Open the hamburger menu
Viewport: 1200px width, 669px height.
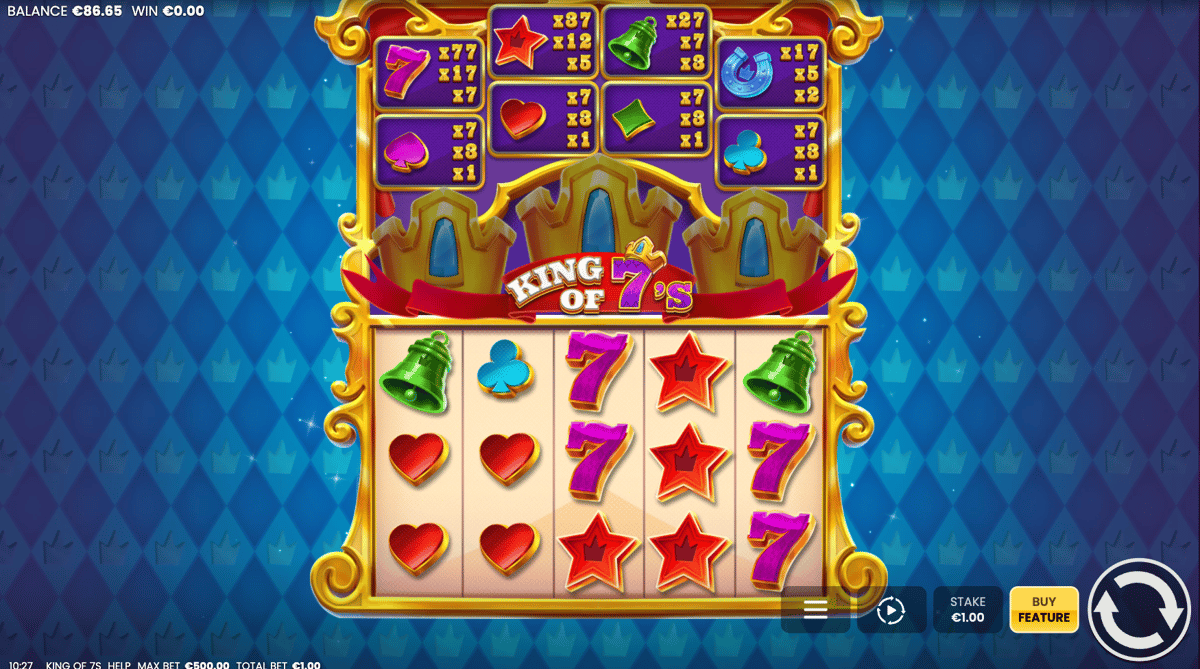coord(815,610)
